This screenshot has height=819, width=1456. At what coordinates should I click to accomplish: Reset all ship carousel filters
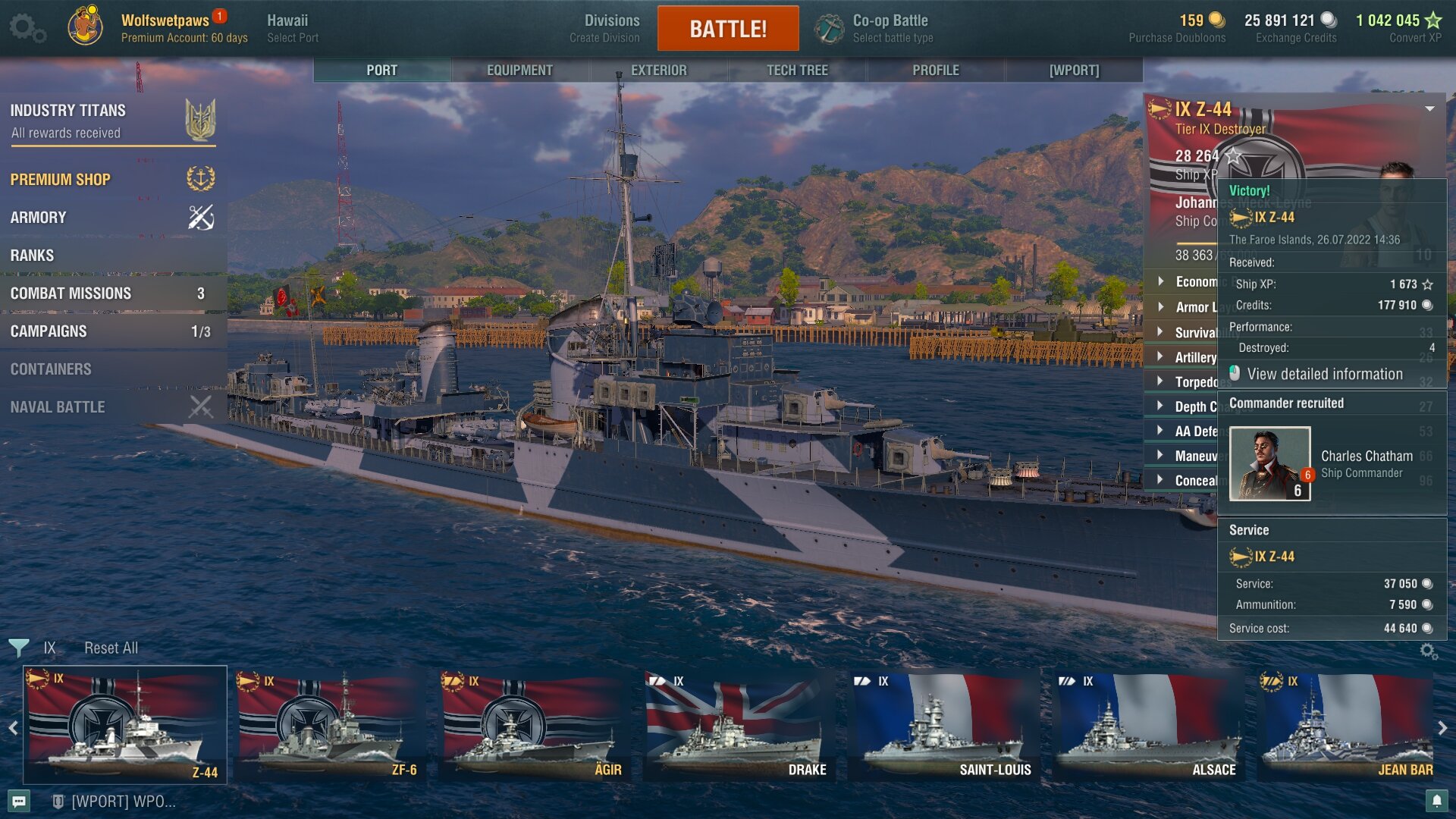[x=111, y=648]
